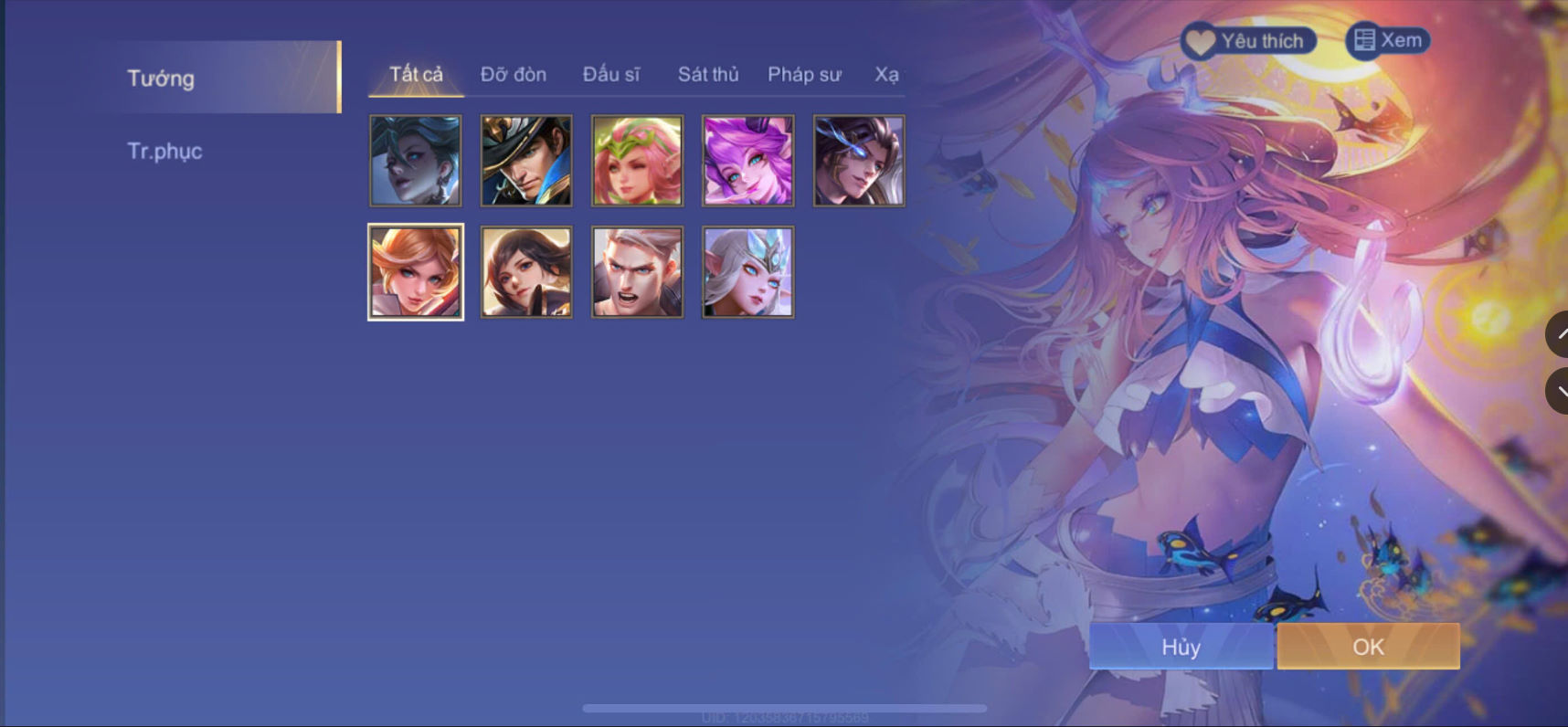Deselect the highlighted orange-haired hero

[416, 271]
